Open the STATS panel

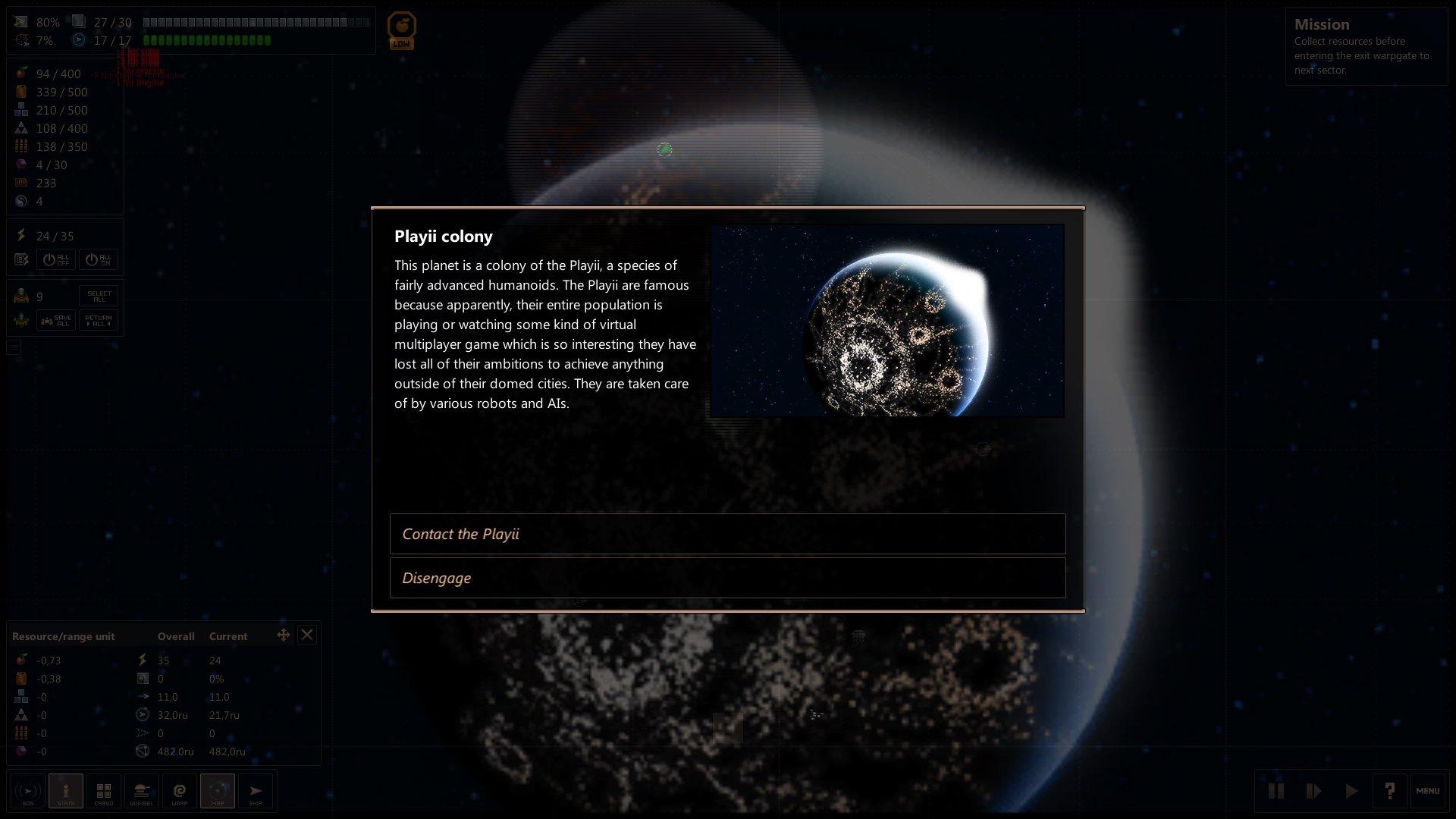[x=66, y=791]
